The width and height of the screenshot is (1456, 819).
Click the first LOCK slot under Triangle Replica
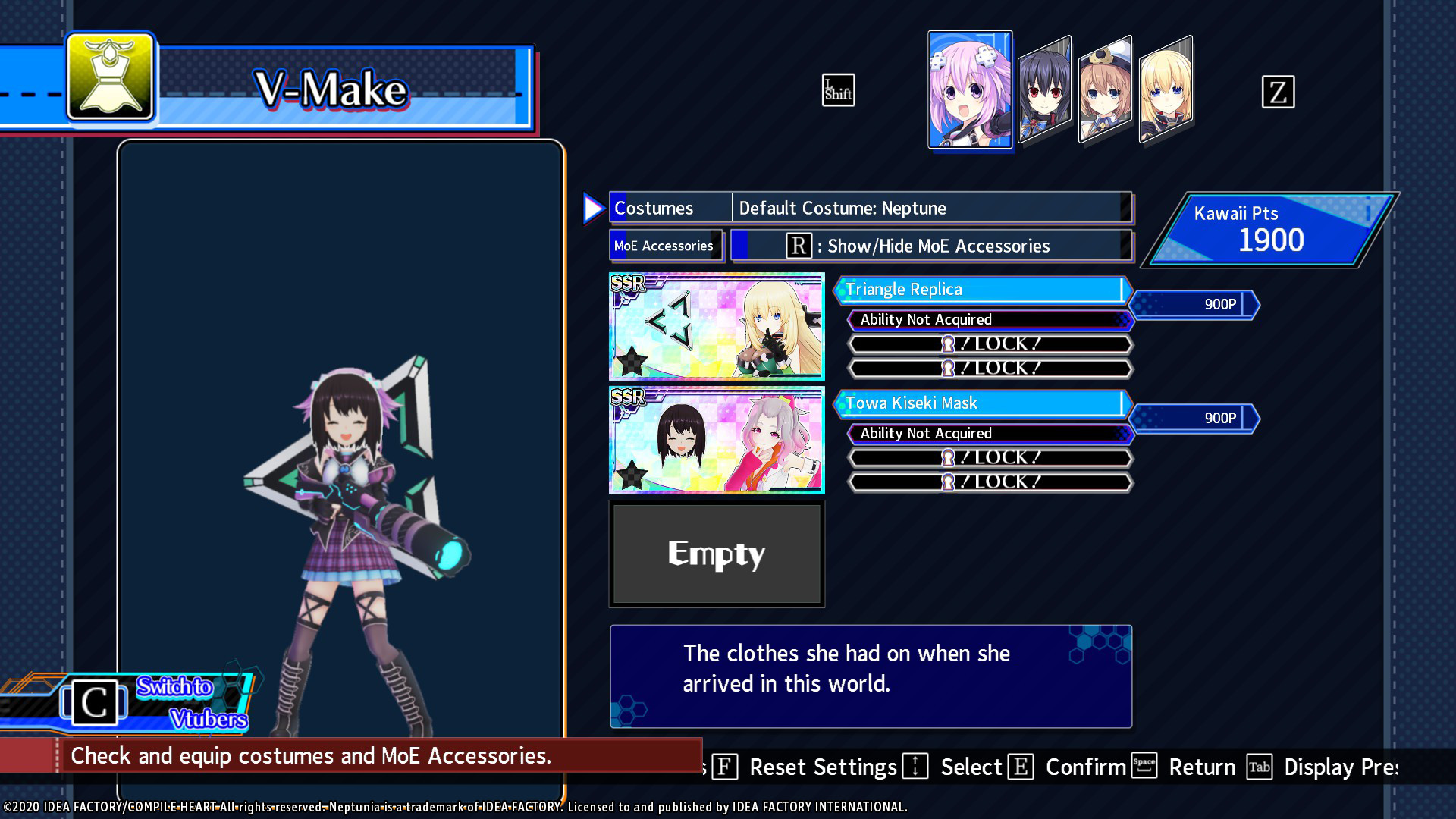[988, 344]
